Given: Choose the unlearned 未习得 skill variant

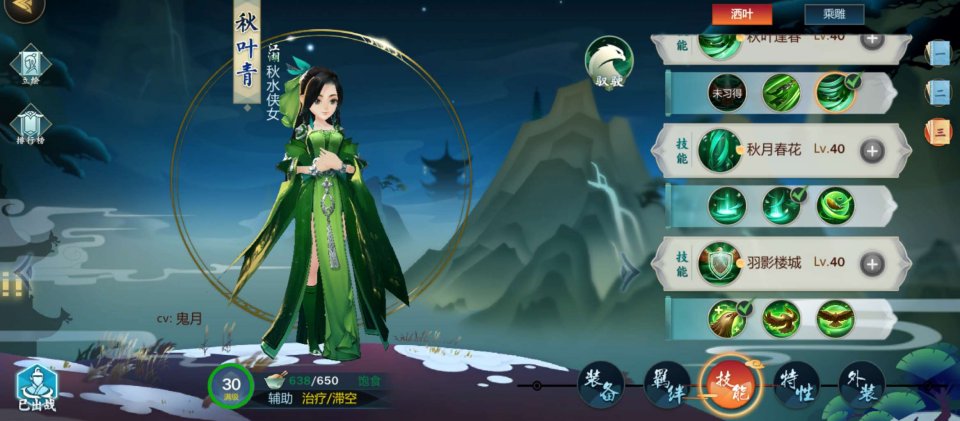Looking at the screenshot, I should pos(727,92).
